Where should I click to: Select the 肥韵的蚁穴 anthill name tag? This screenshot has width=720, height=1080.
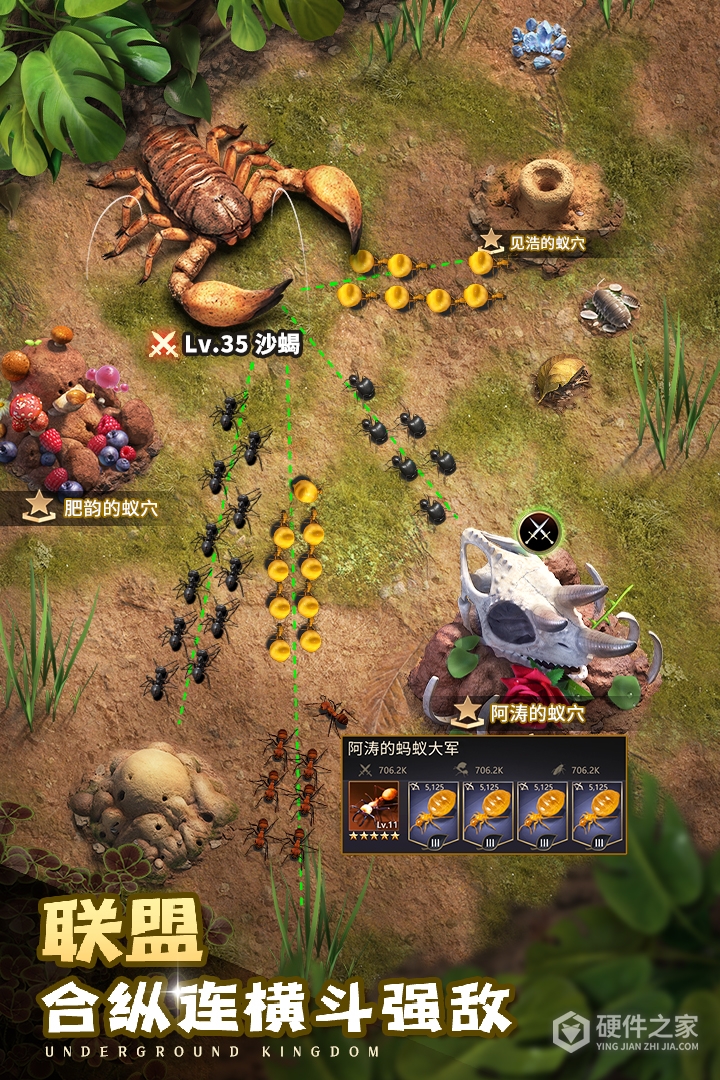pyautogui.click(x=95, y=508)
